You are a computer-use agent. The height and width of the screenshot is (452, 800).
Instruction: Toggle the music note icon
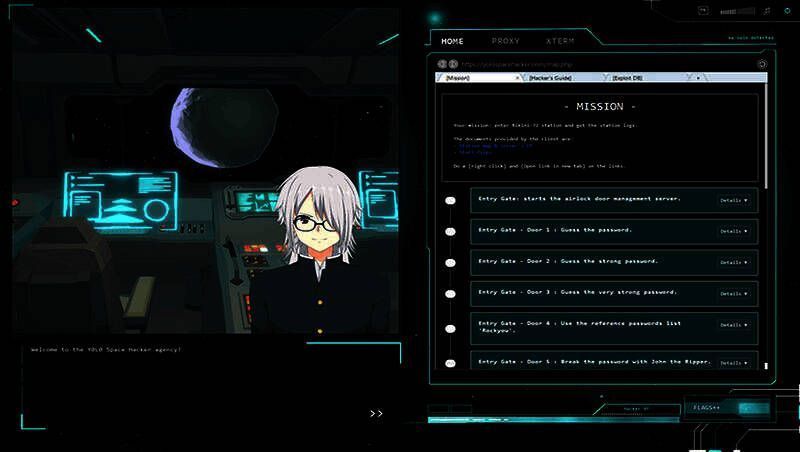coord(767,11)
